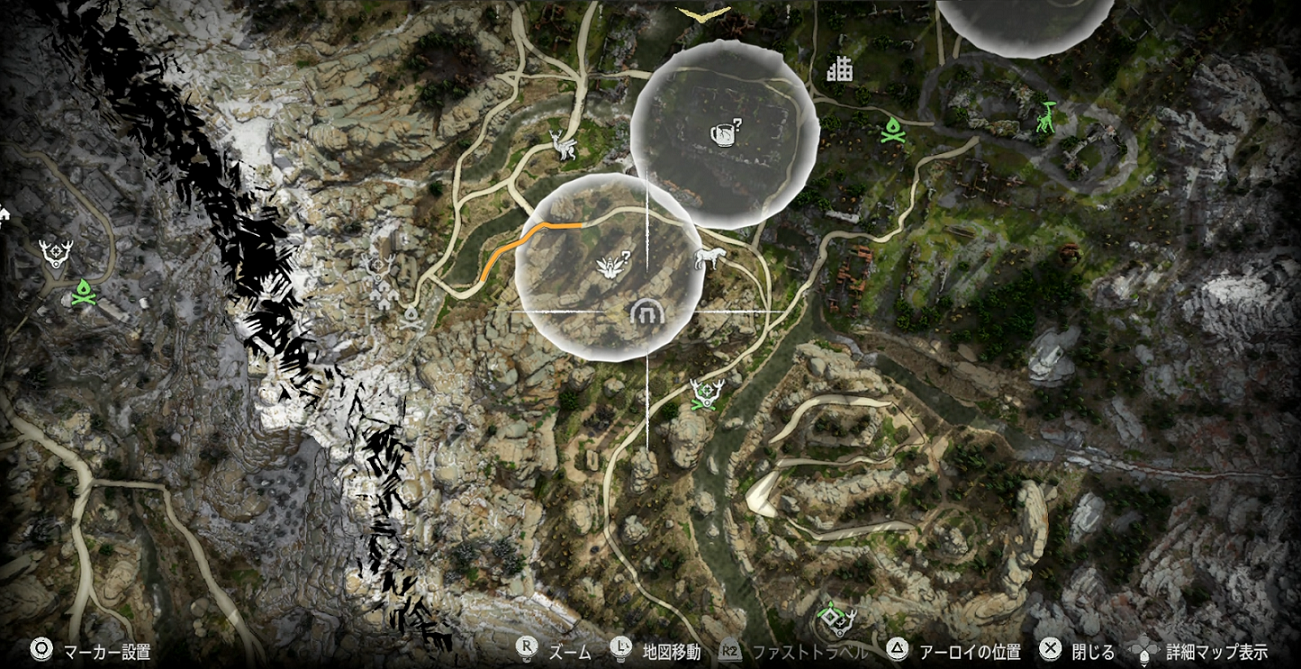Click the white horse machine site icon

pos(709,260)
